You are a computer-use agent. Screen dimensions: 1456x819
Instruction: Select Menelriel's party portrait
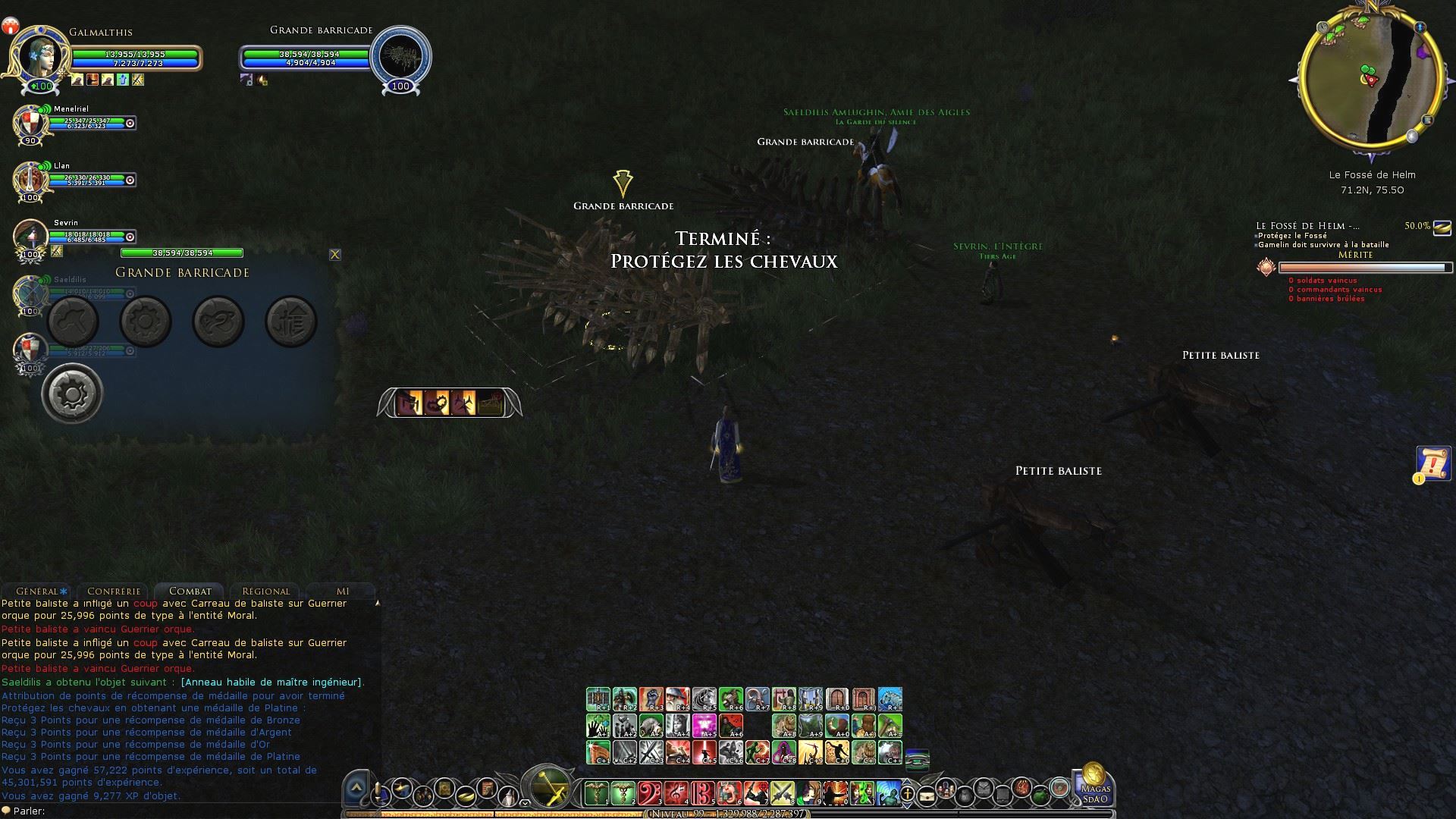30,124
